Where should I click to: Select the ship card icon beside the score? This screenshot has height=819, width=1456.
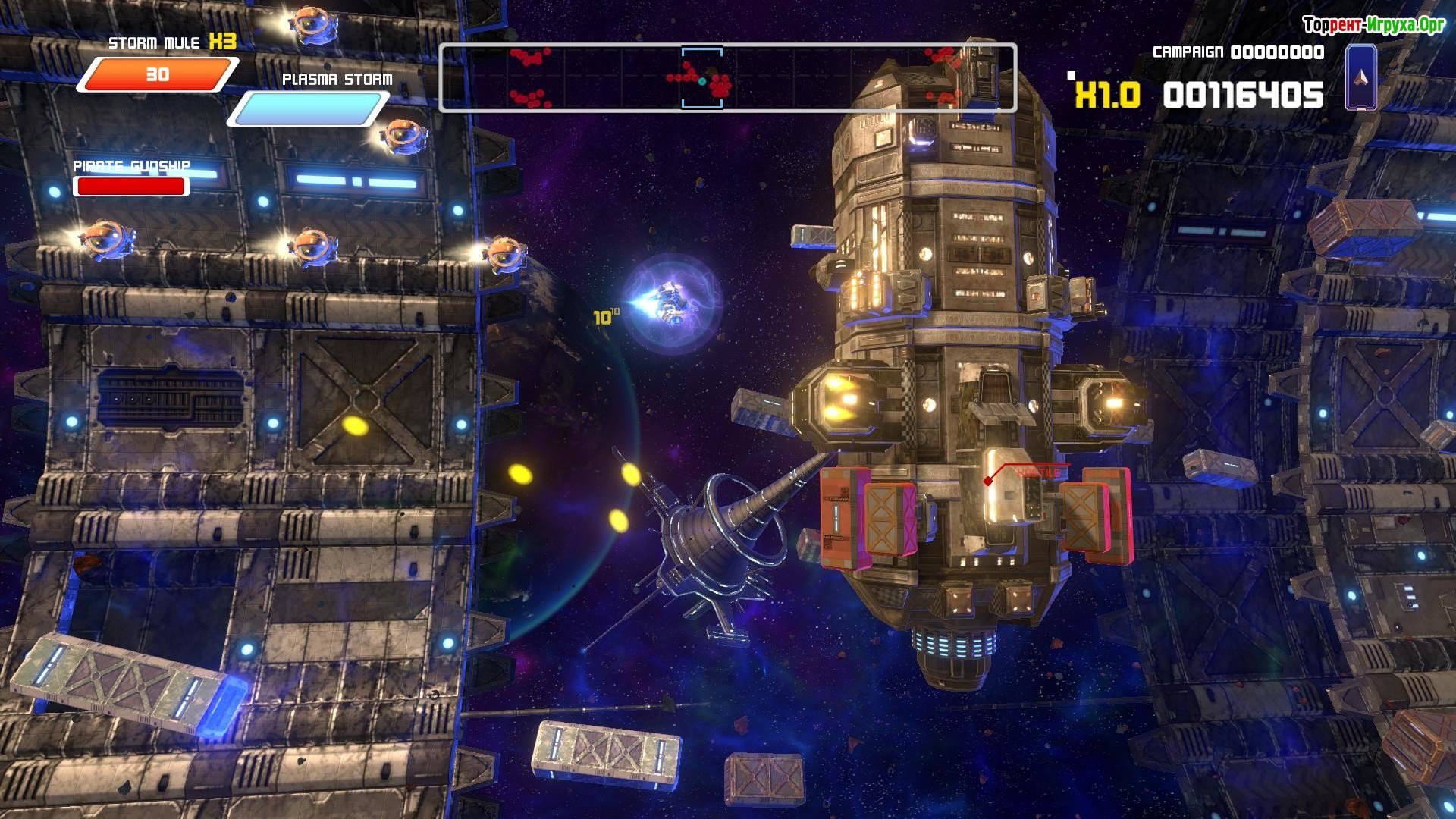(x=1360, y=77)
